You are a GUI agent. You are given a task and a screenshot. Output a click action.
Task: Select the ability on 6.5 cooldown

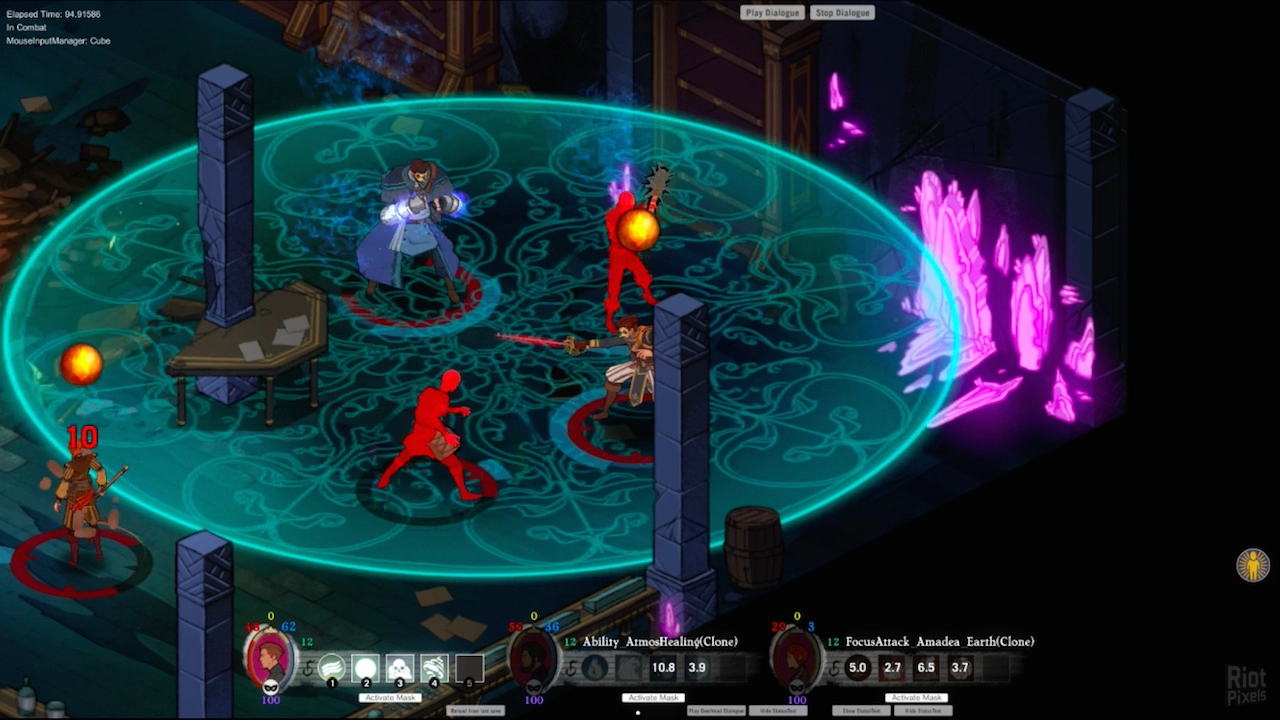pos(926,667)
